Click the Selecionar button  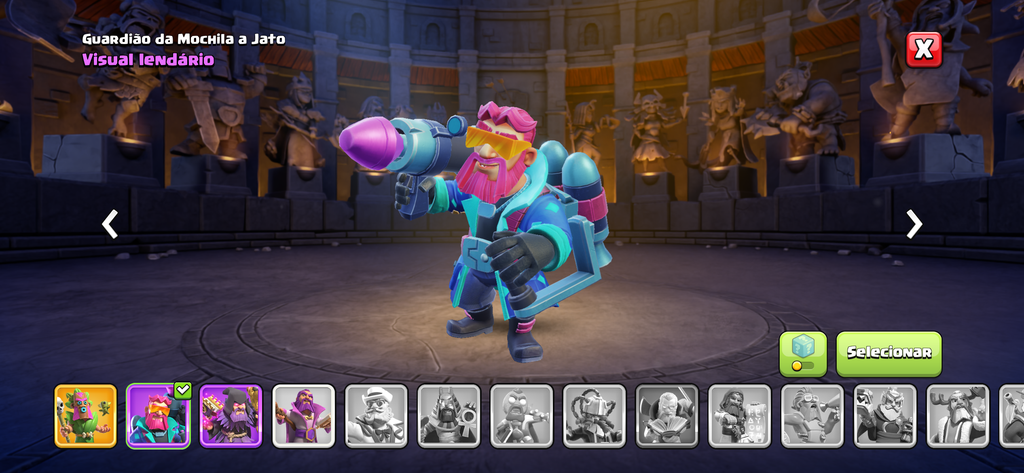(x=889, y=353)
